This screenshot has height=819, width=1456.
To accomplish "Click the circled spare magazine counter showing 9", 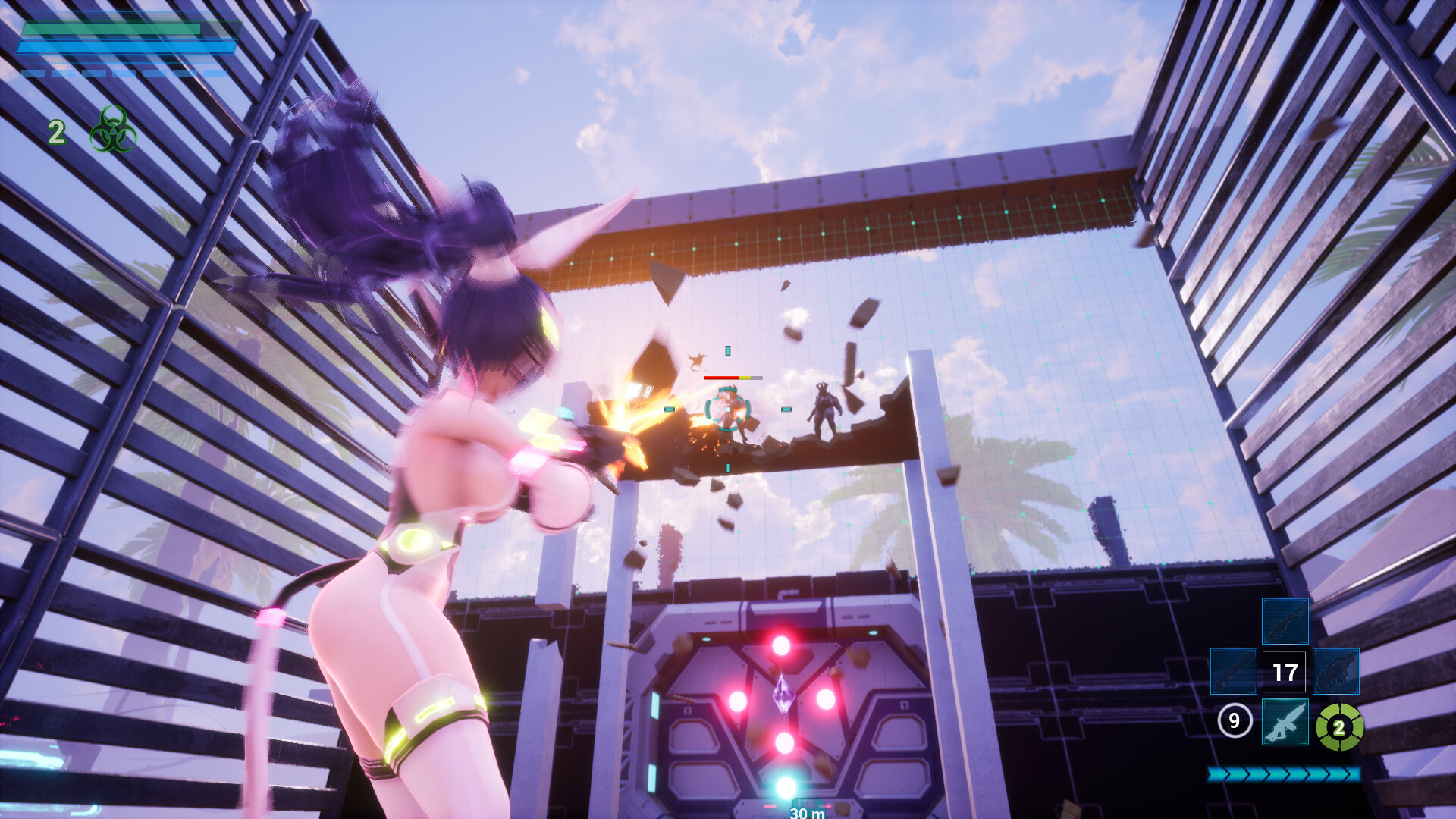I will click(1235, 723).
